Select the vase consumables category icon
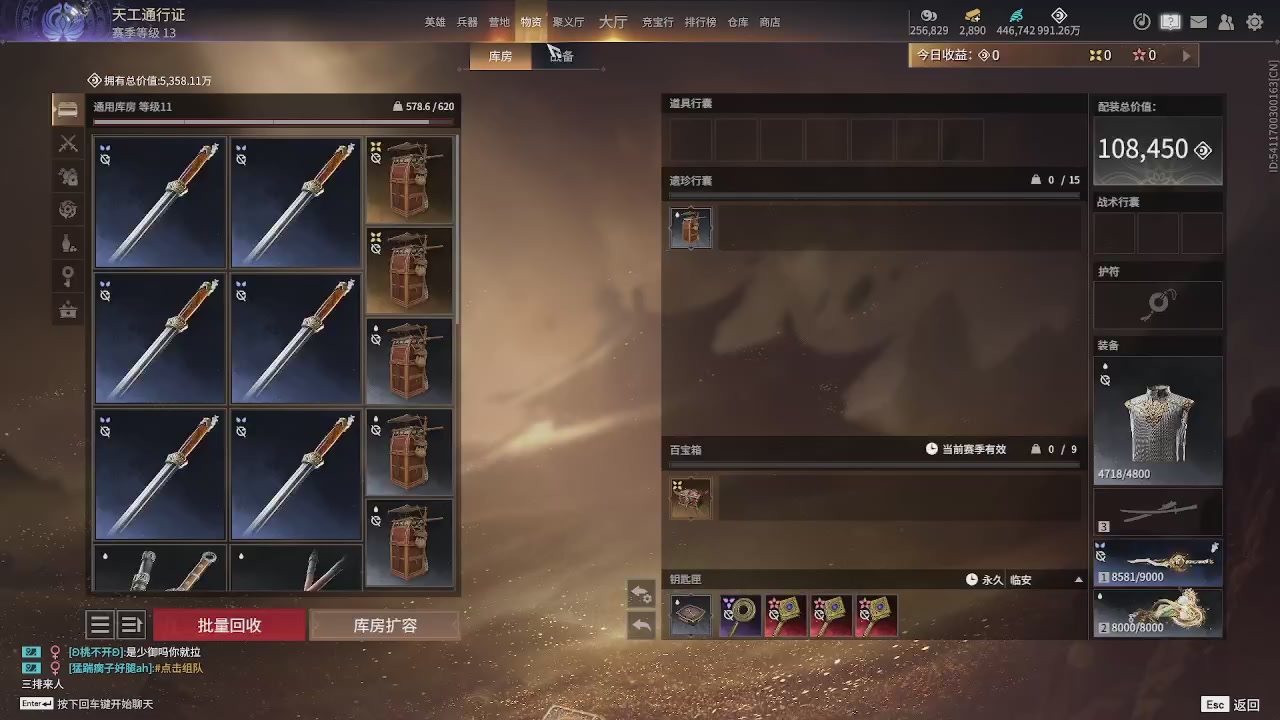Viewport: 1280px width, 720px height. coord(68,243)
